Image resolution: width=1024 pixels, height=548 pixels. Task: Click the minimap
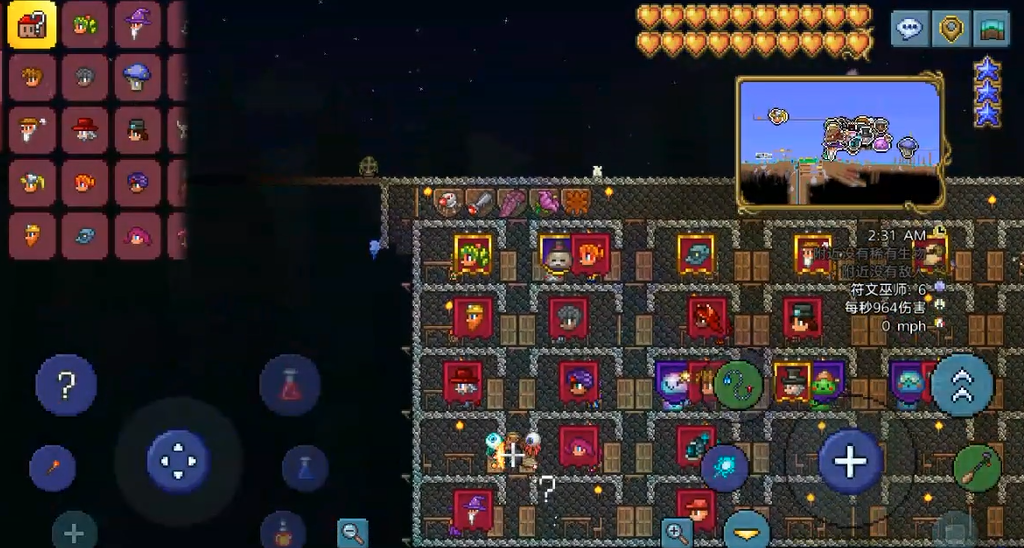[x=840, y=143]
